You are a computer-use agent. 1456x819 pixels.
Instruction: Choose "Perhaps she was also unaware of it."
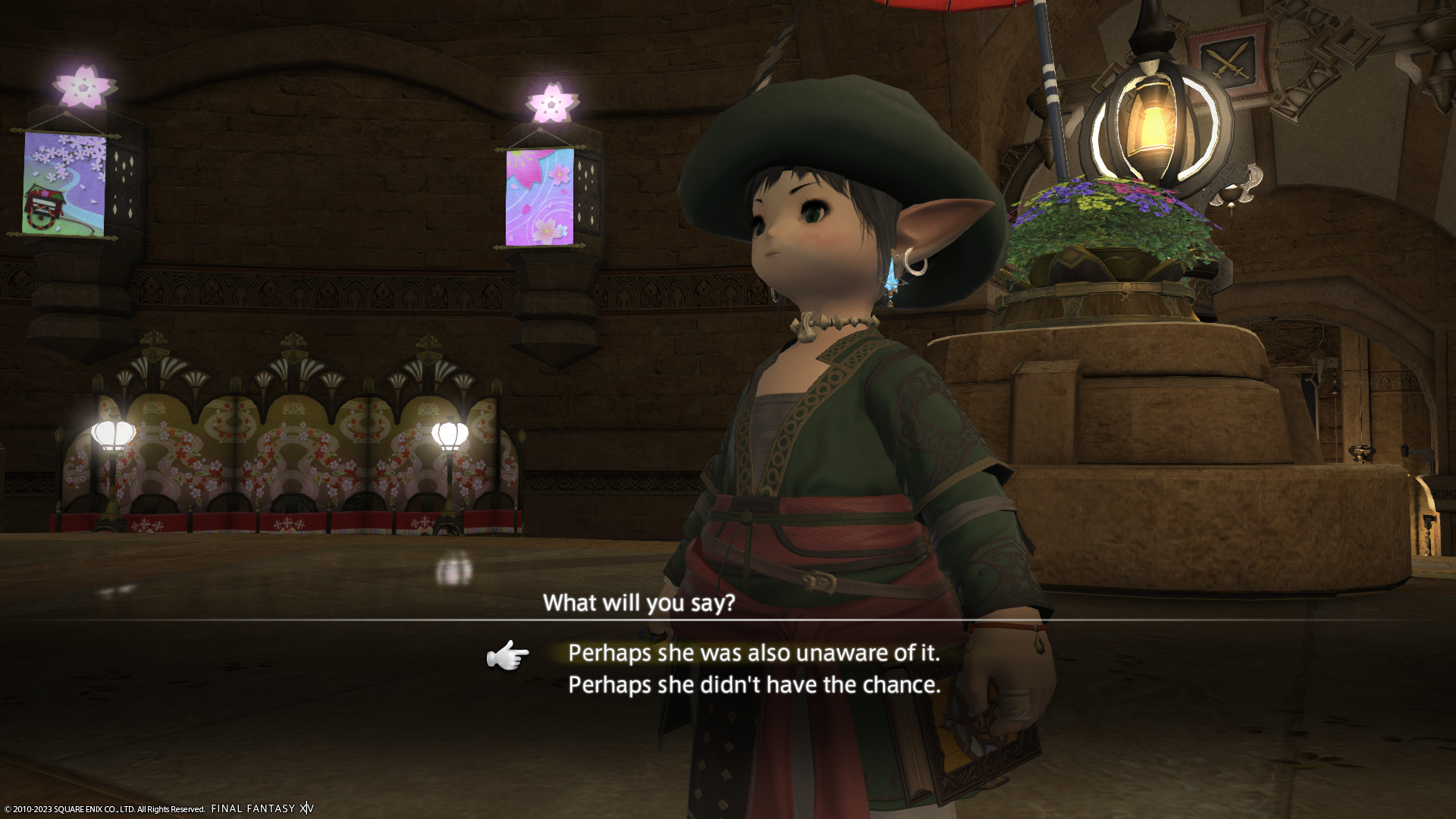click(x=753, y=653)
